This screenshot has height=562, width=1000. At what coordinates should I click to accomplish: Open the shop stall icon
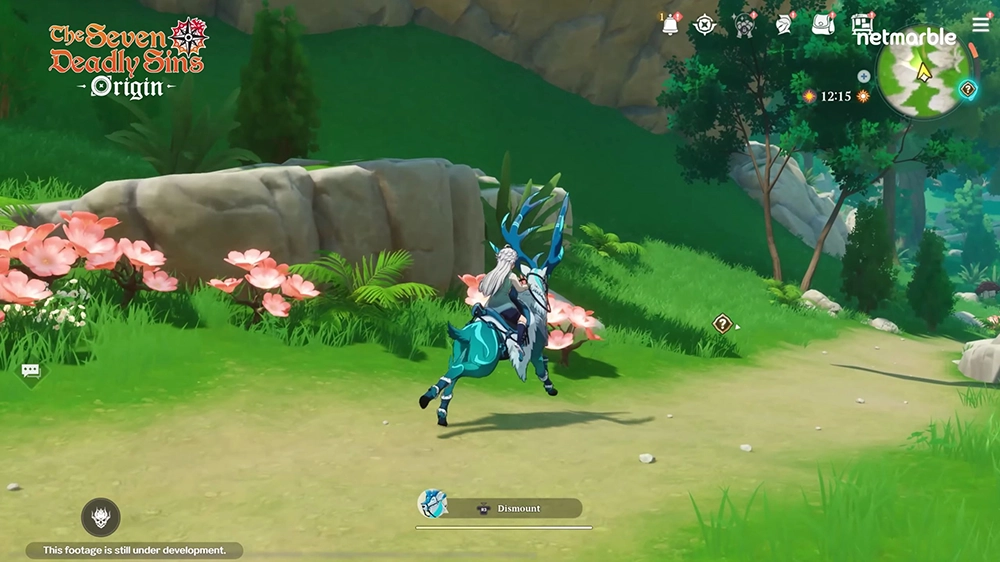point(862,23)
